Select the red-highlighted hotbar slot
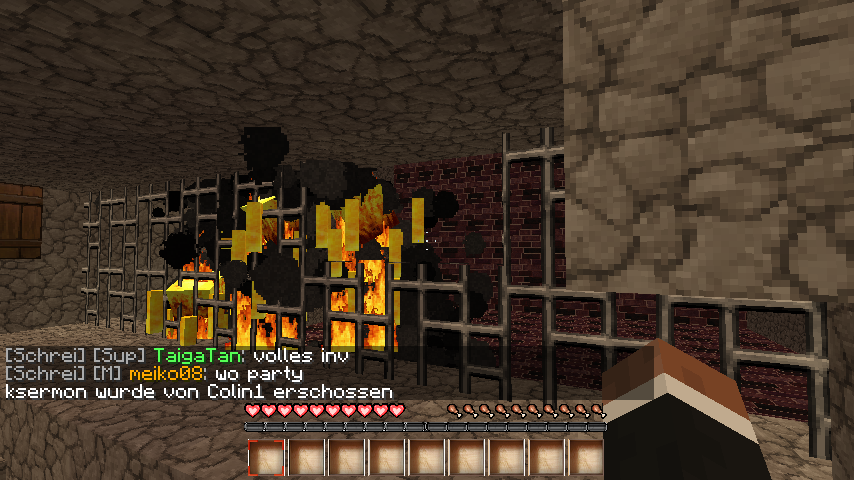 266,457
